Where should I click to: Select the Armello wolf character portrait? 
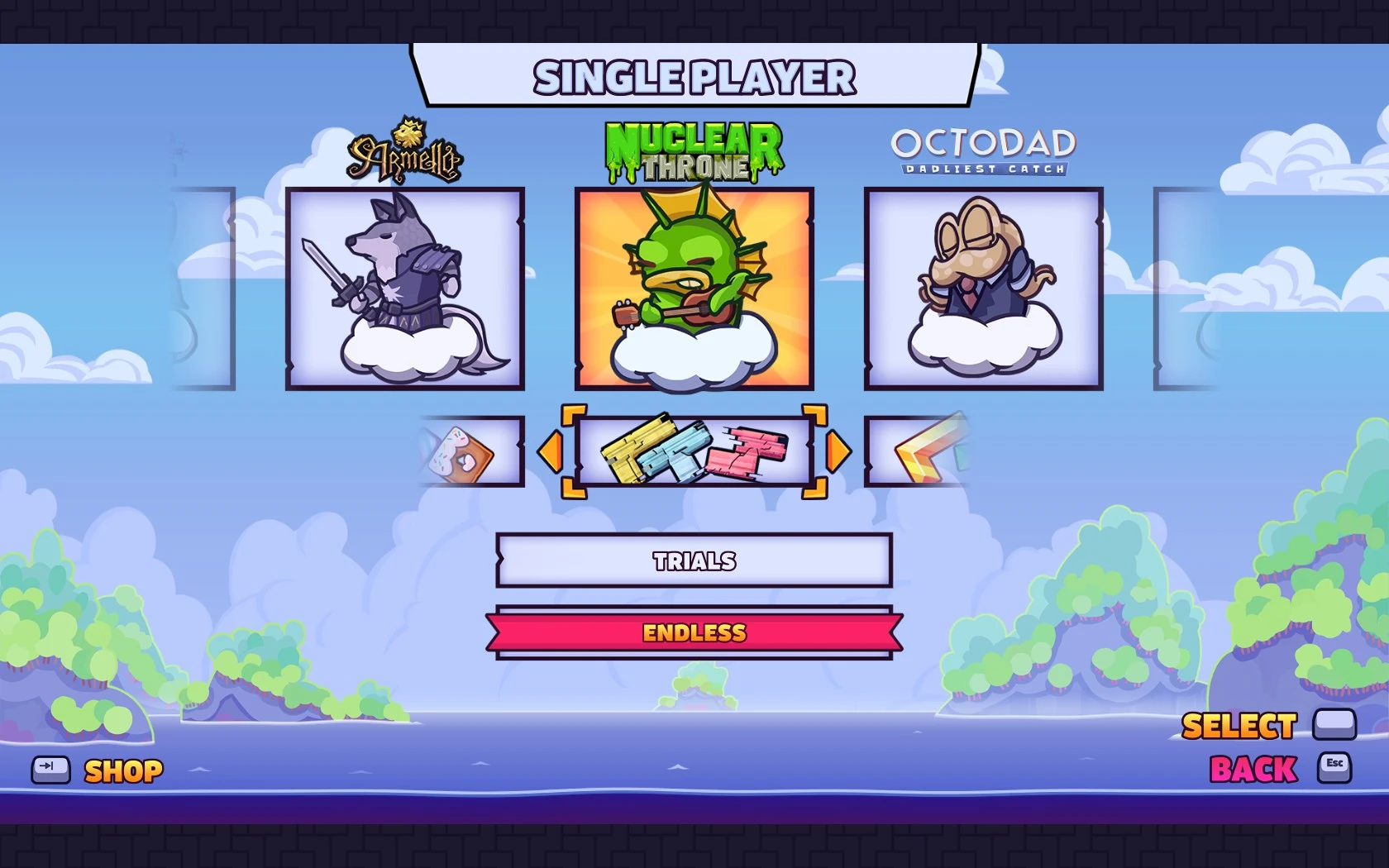tap(405, 289)
